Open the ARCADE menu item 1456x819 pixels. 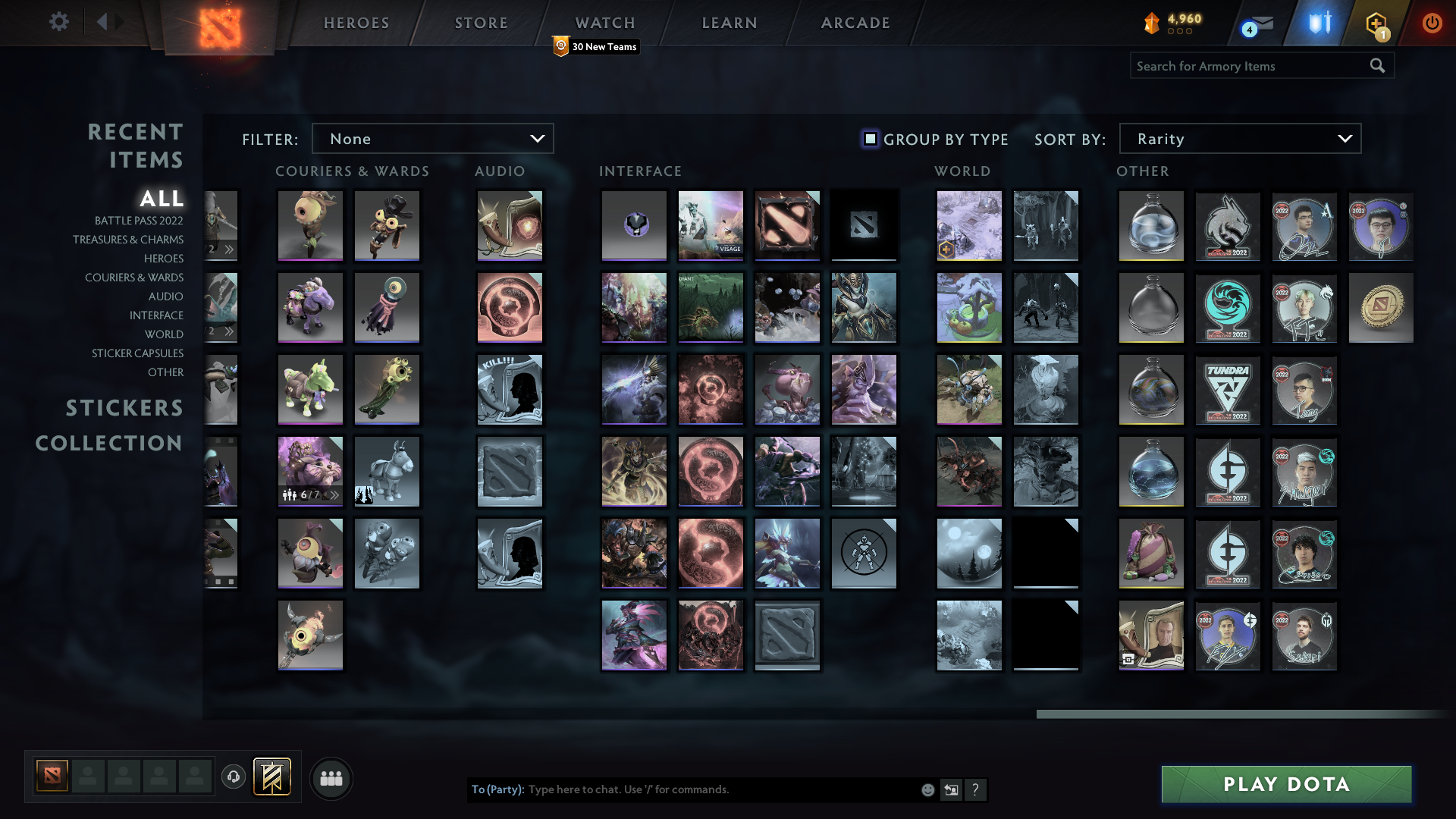tap(855, 23)
